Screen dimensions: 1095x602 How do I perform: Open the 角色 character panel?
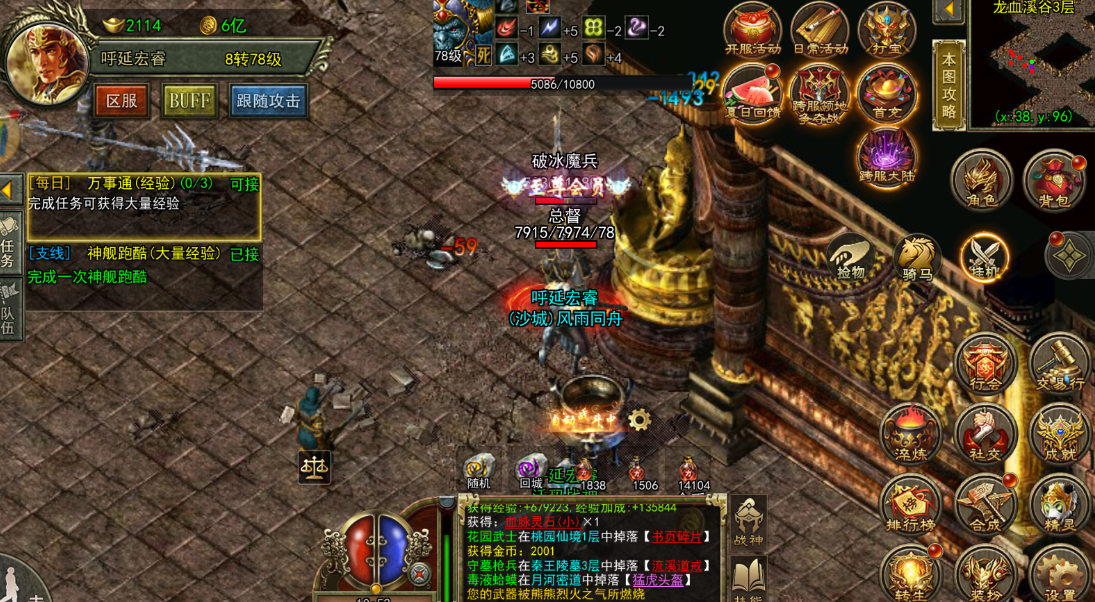[981, 180]
